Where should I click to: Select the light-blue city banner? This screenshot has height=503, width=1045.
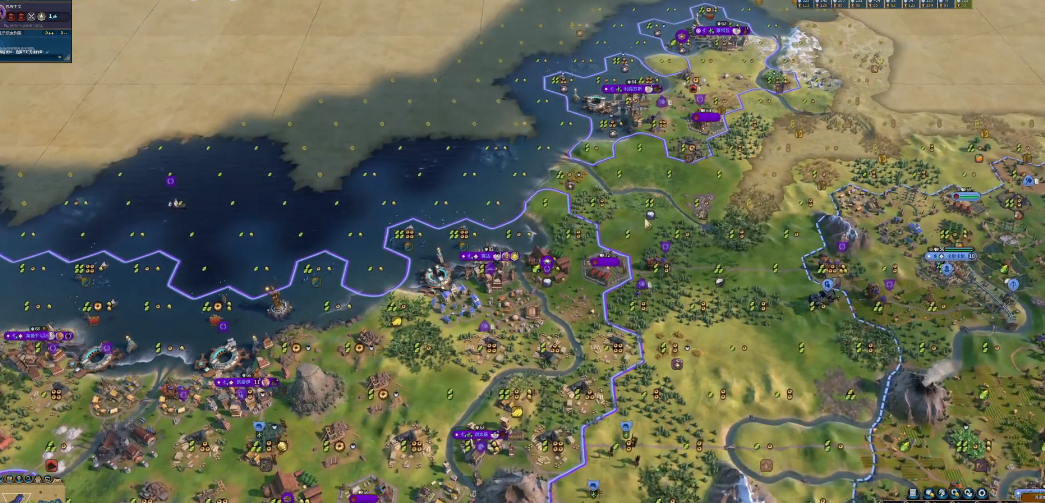[957, 256]
